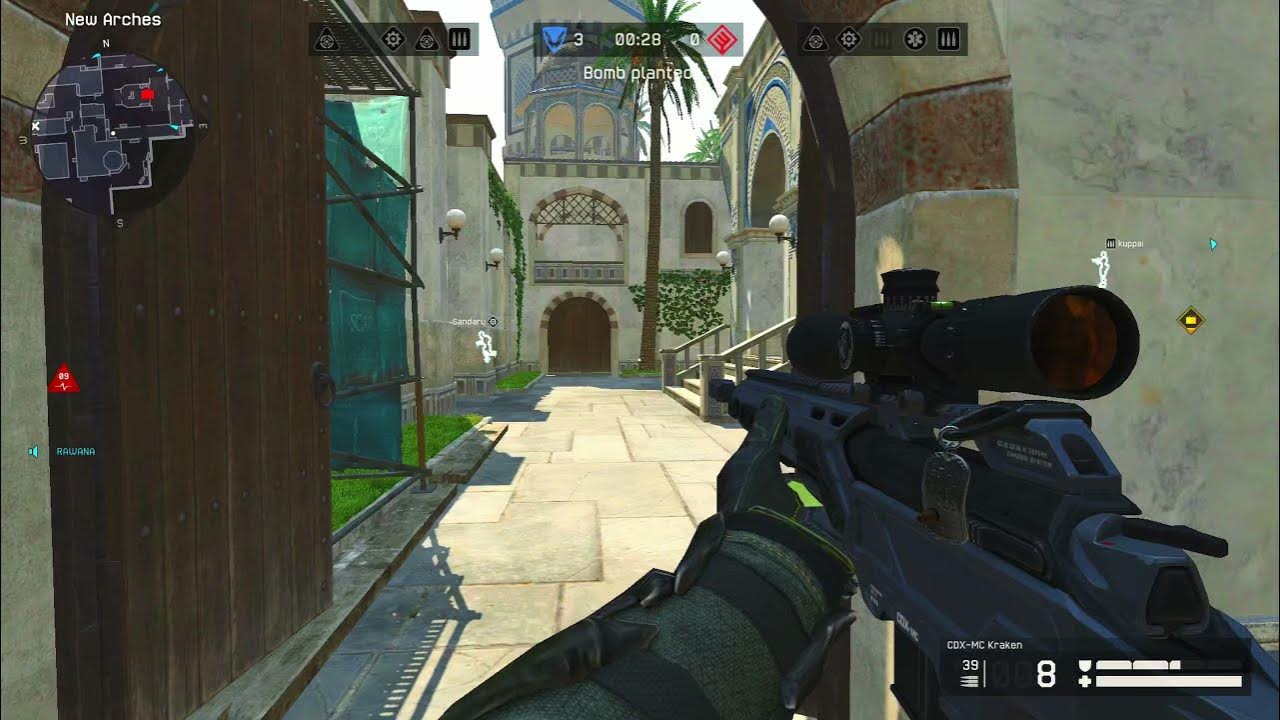Click the white X marker on the minimap

36,127
